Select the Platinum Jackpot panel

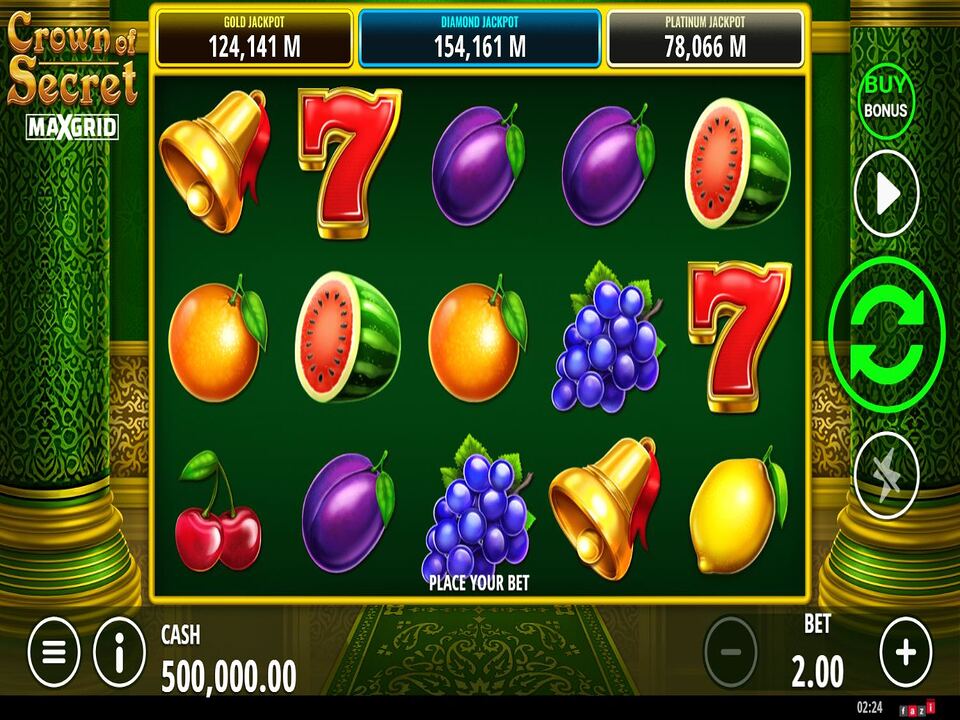[705, 38]
